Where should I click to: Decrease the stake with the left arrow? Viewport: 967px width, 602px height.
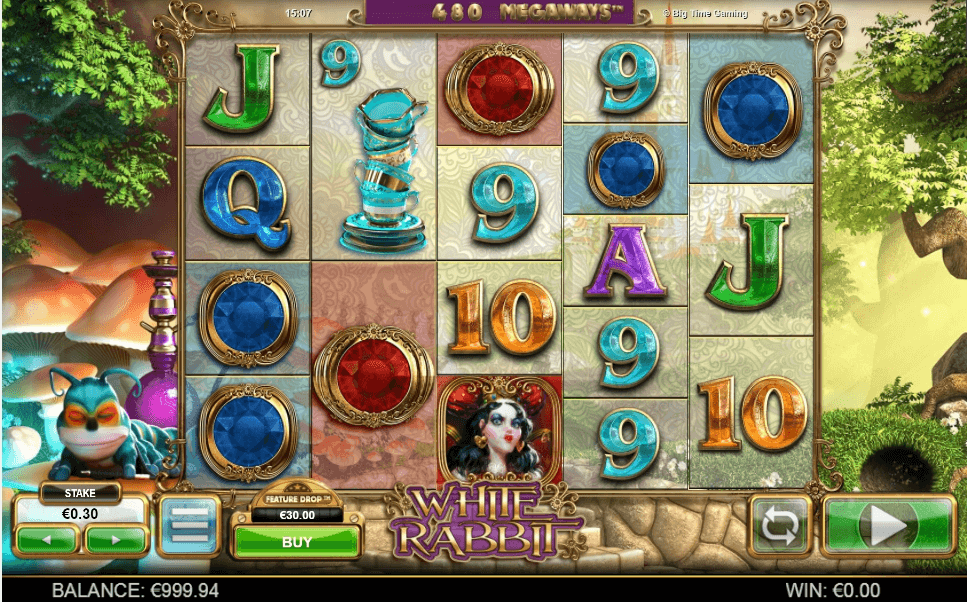pyautogui.click(x=46, y=540)
